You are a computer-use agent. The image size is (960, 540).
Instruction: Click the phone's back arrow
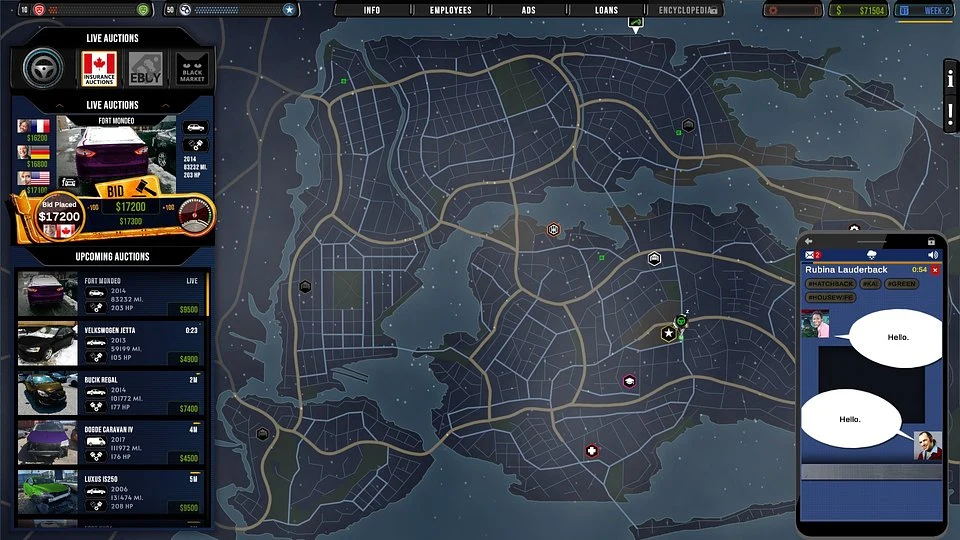[809, 242]
